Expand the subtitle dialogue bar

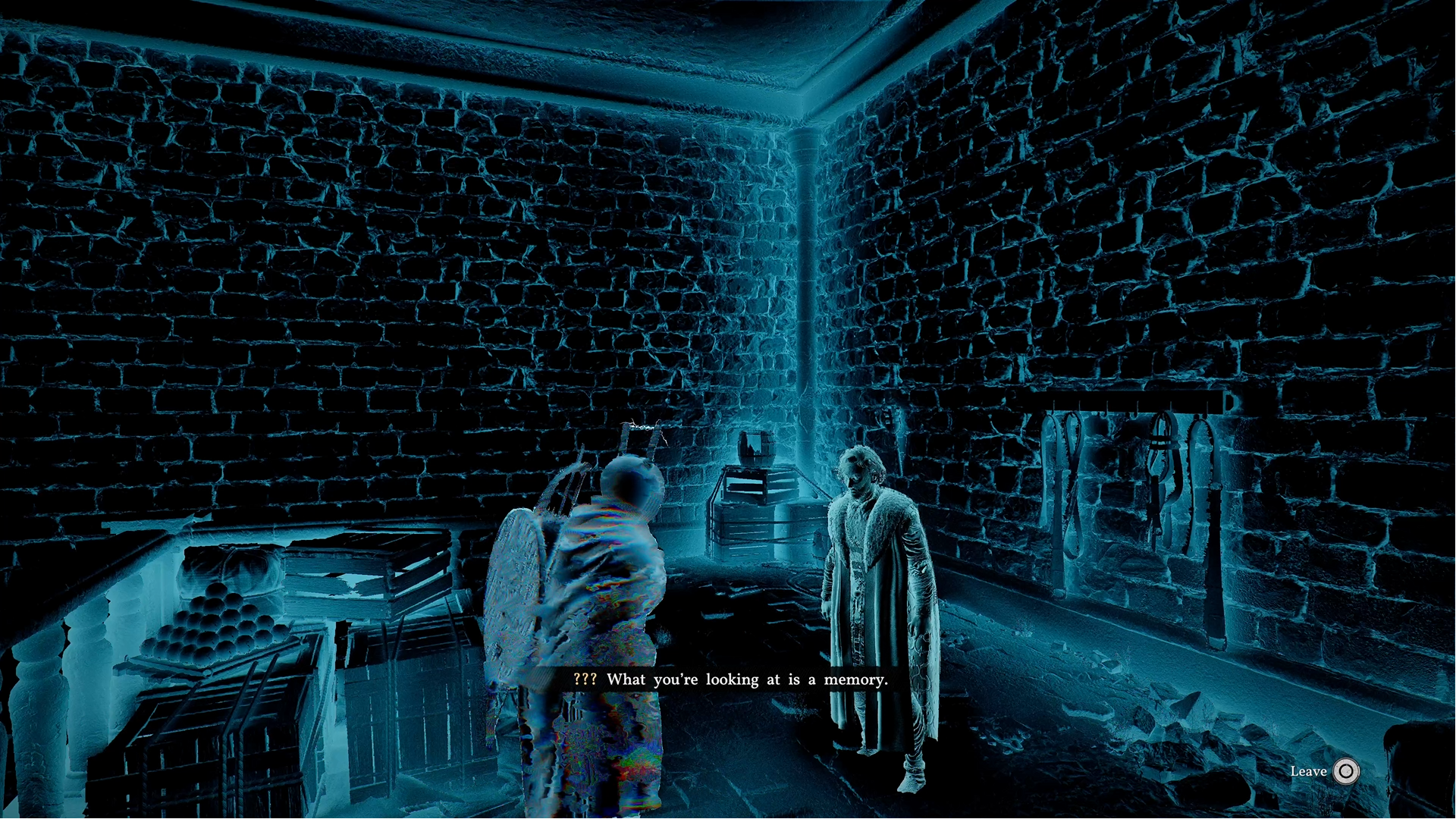pyautogui.click(x=728, y=679)
